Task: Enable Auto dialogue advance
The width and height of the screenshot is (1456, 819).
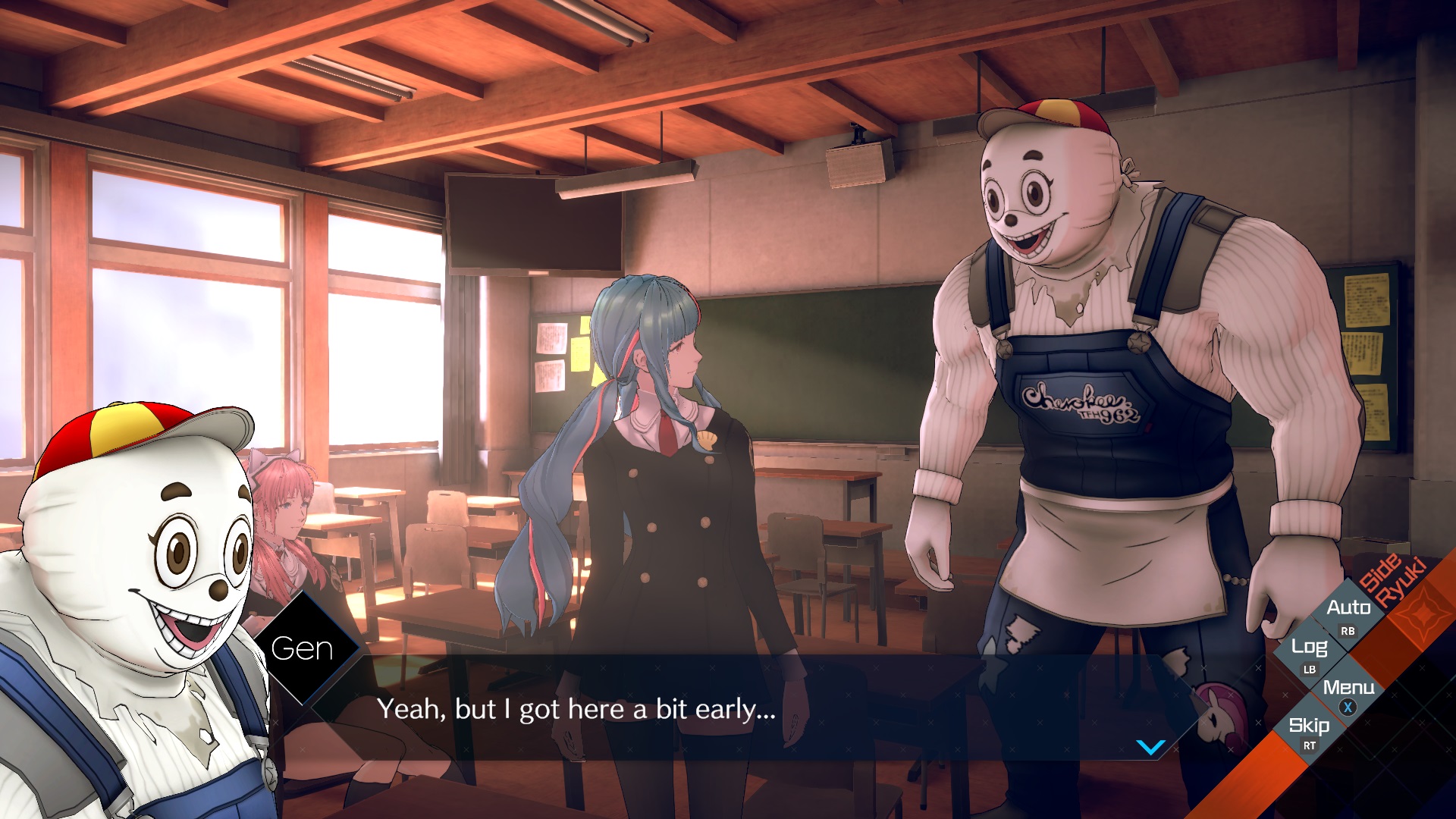Action: pyautogui.click(x=1348, y=608)
